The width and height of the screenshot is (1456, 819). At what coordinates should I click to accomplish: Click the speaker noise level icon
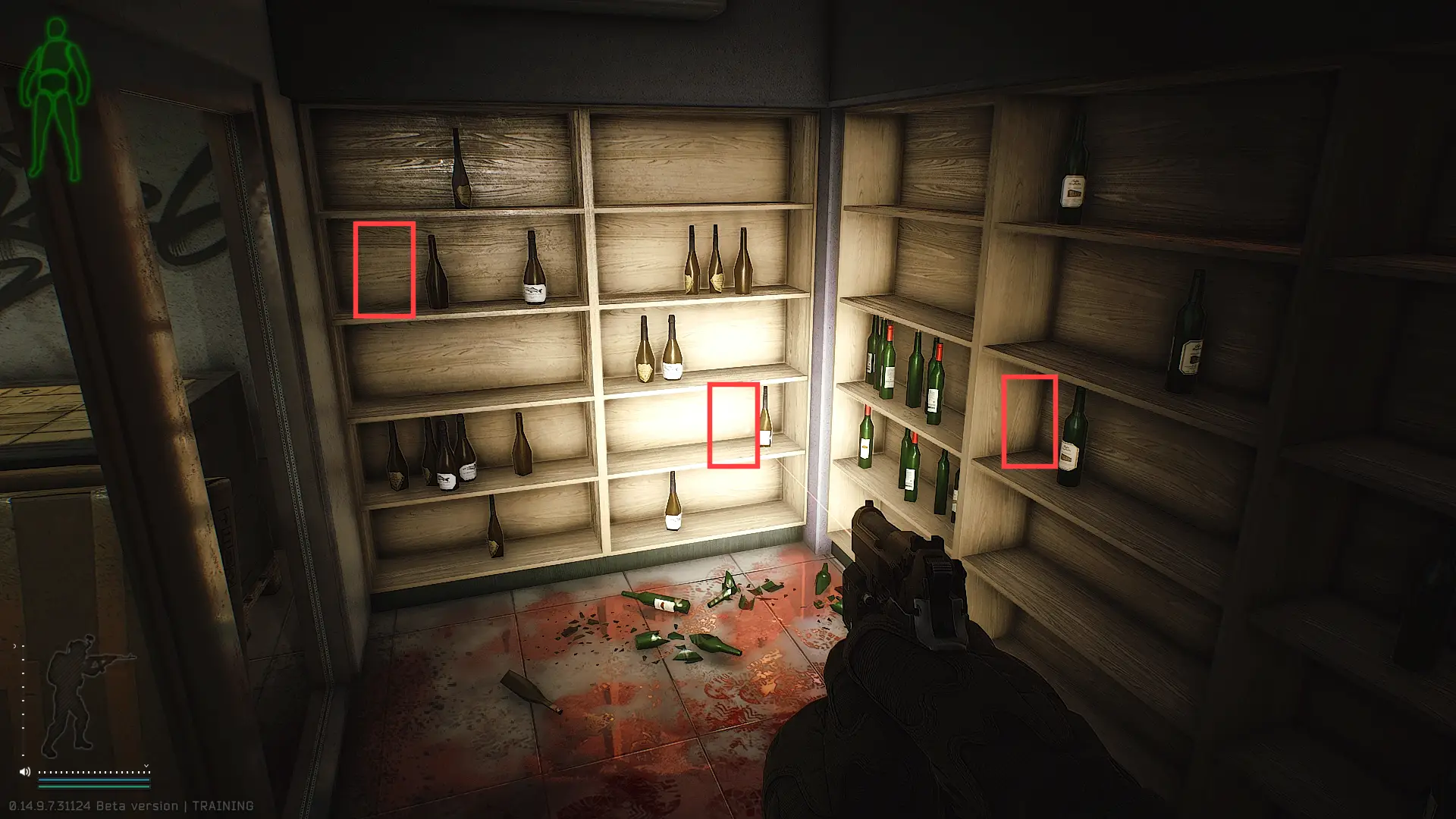point(25,772)
